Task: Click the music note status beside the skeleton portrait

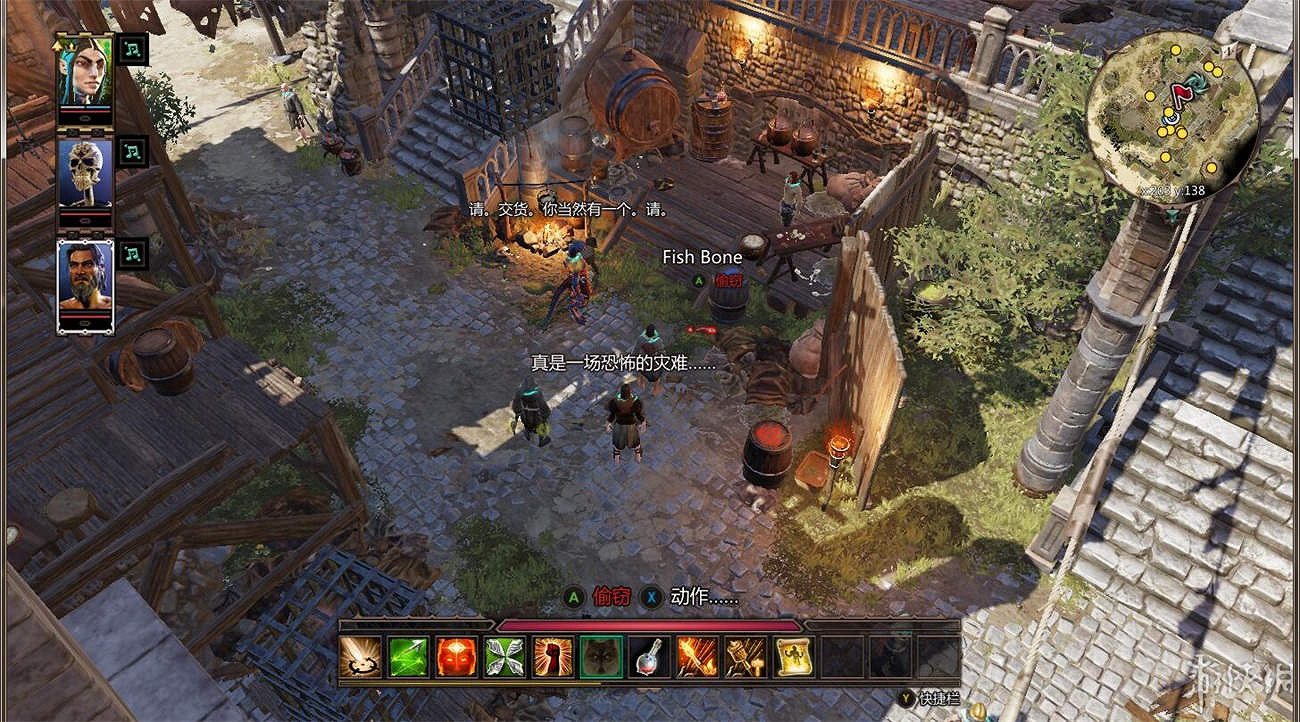Action: [132, 151]
